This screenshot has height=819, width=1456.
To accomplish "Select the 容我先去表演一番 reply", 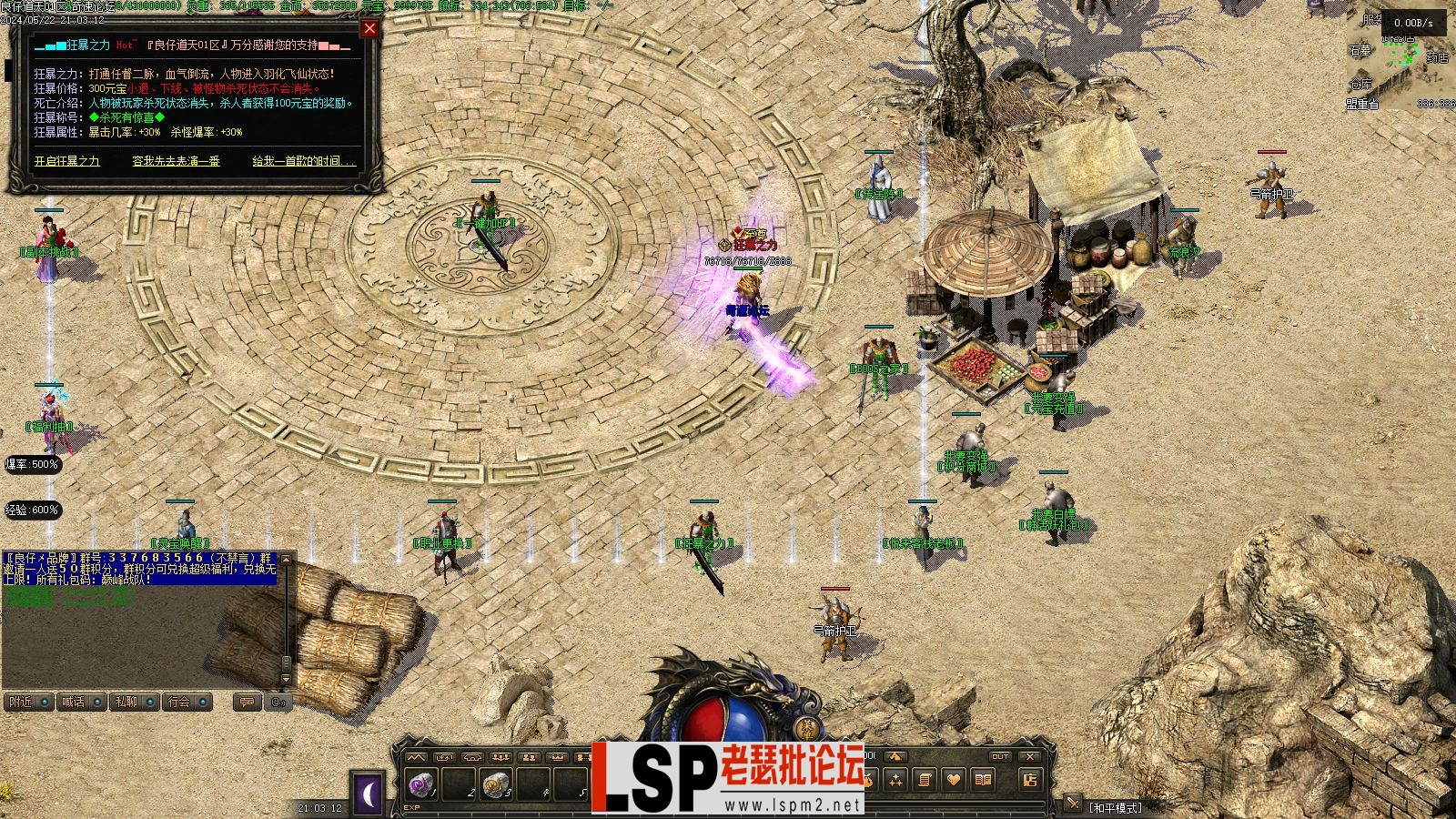I will point(176,161).
